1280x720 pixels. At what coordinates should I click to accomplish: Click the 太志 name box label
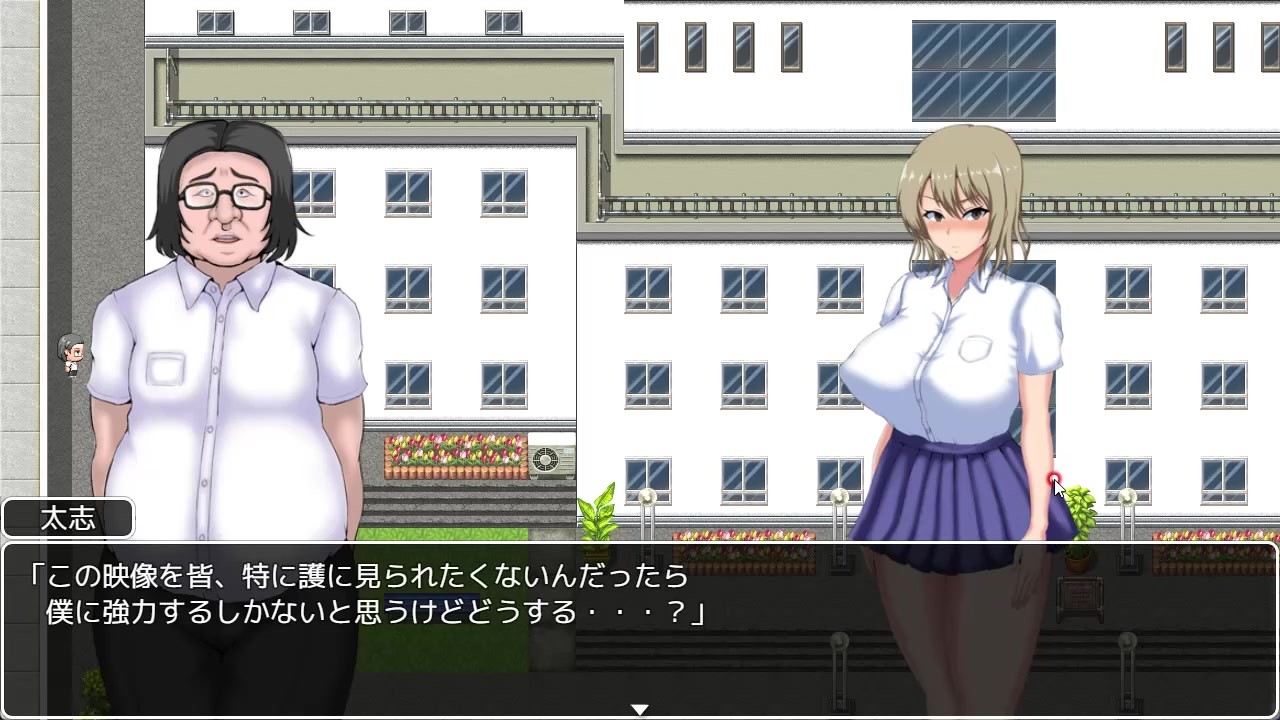(x=68, y=517)
